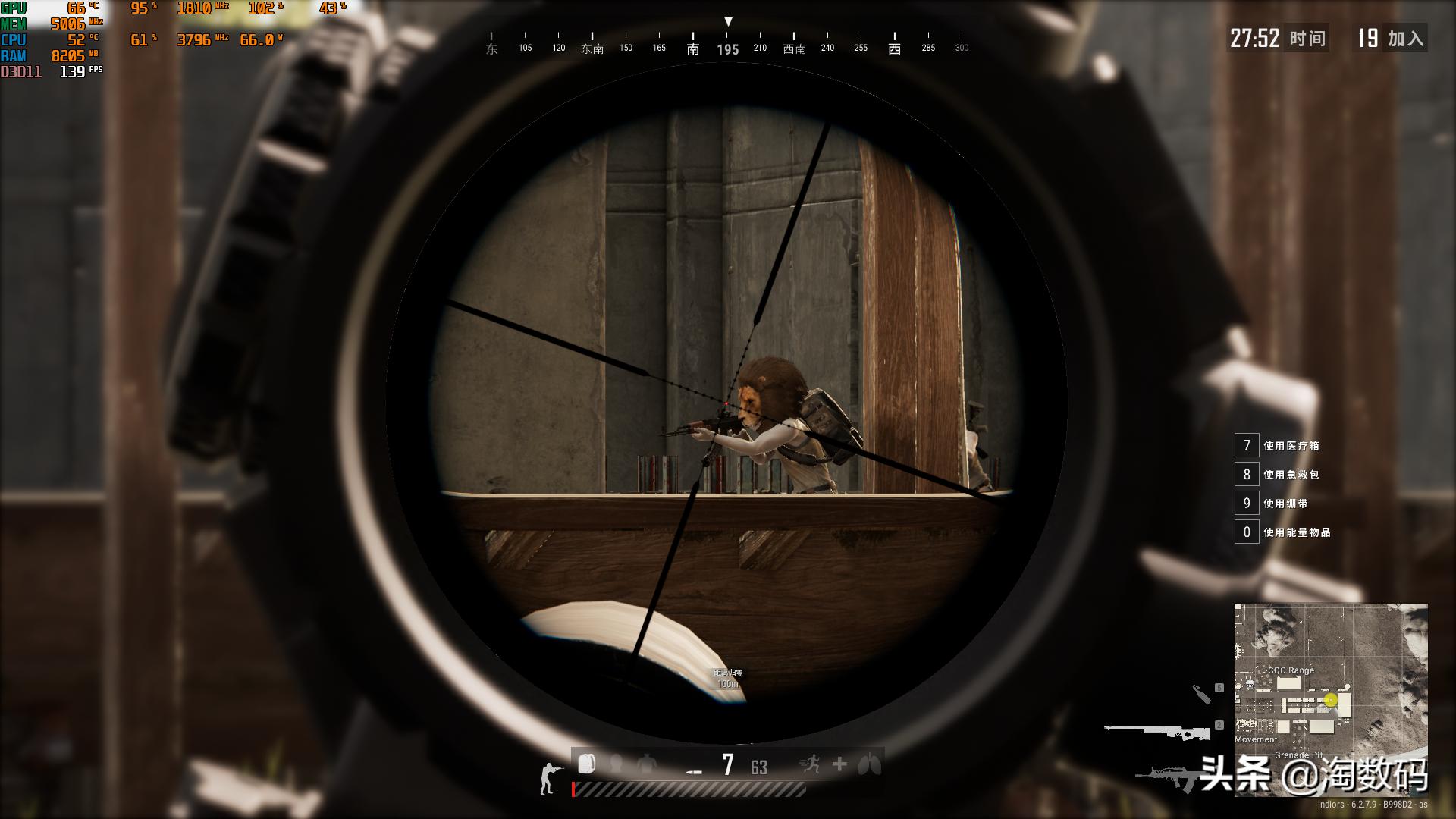Click the running man speed boost icon
1456x819 pixels.
(810, 764)
